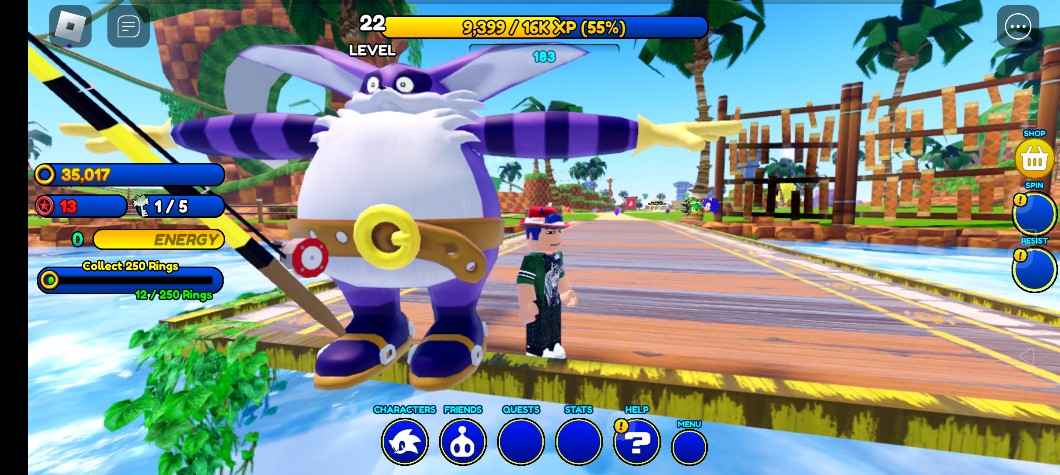Select the Collect 250 Rings quest tracker
The height and width of the screenshot is (475, 1060).
(x=130, y=279)
